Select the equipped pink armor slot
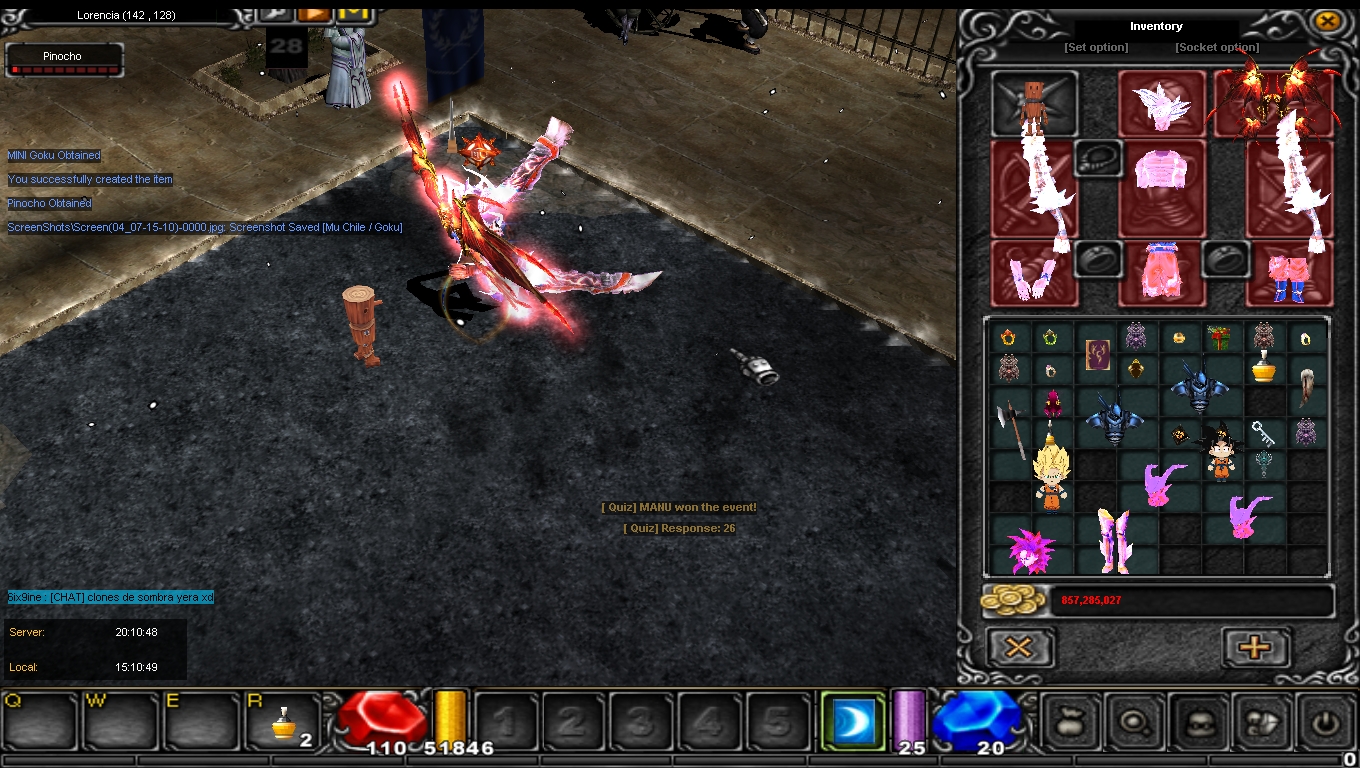Screen dimensions: 1360x768 [x=1161, y=187]
